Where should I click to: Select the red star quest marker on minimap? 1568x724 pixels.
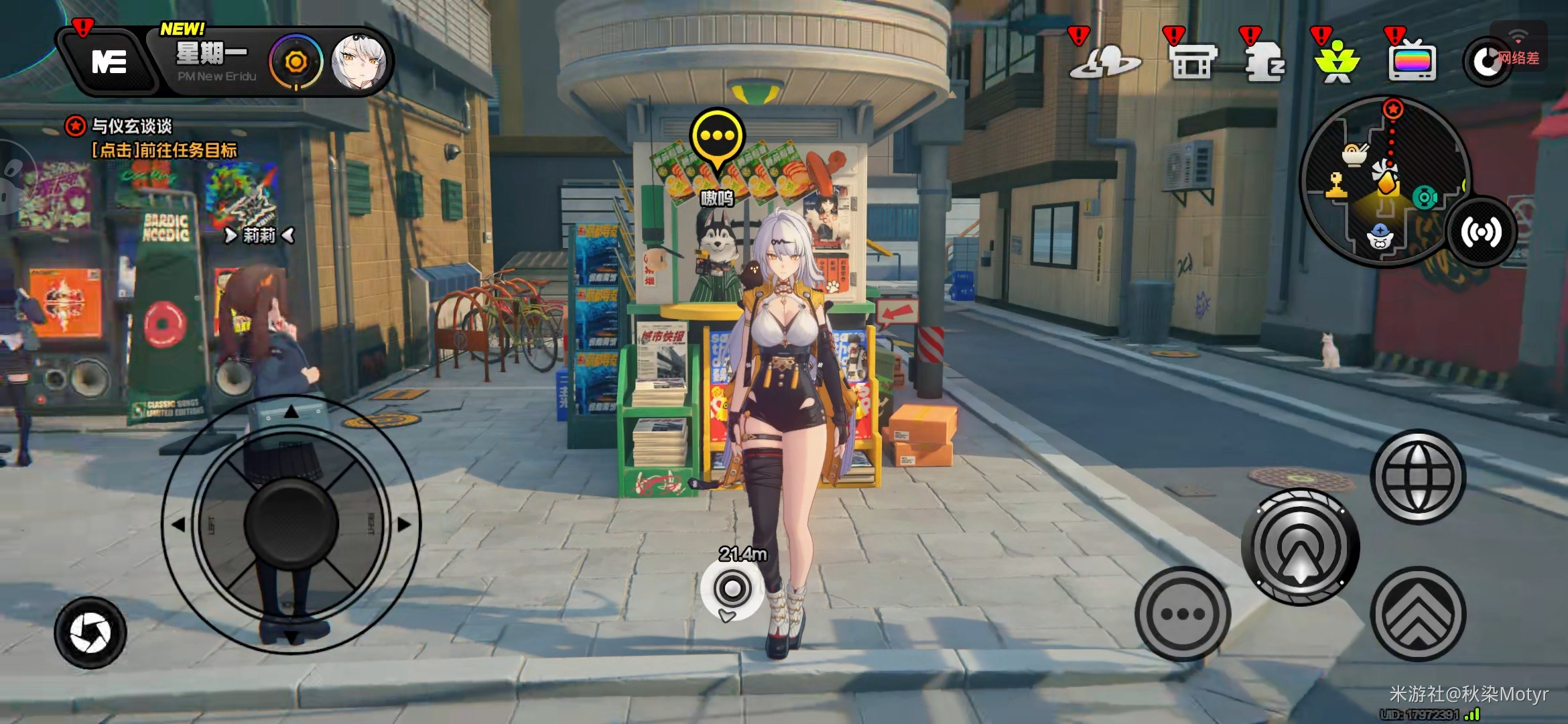[1393, 109]
